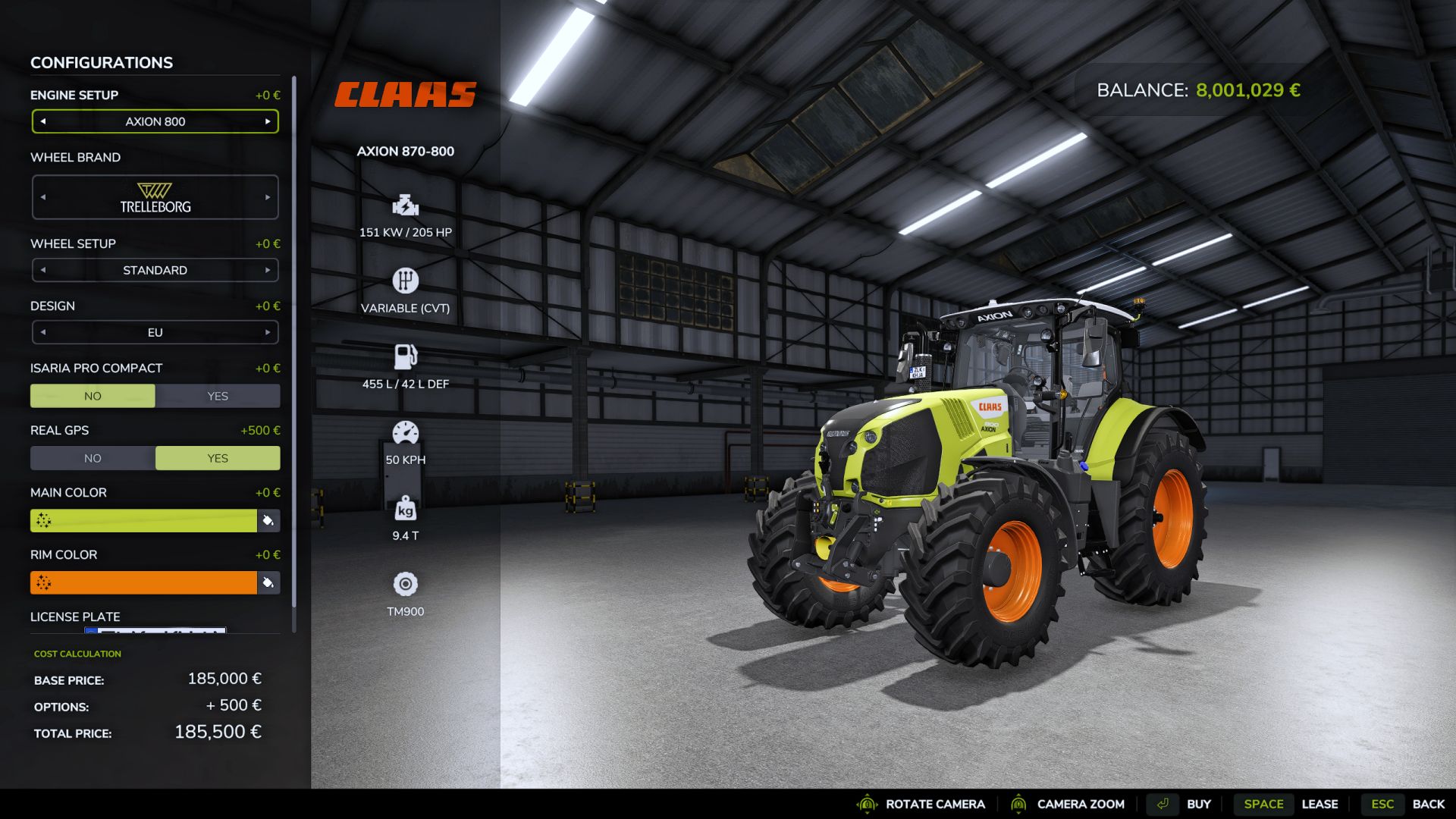
Task: Click the fuel capacity icon
Action: 405,356
